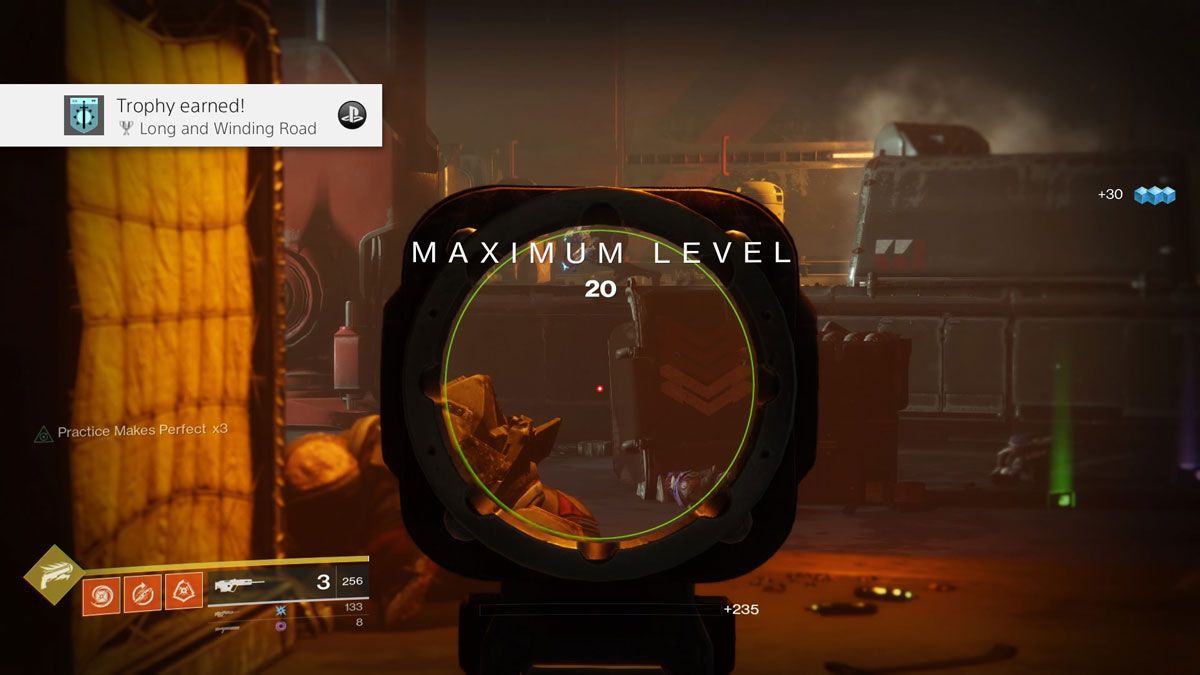This screenshot has width=1200, height=675.
Task: Click the Practice Makes Perfect buff icon
Action: (x=43, y=433)
